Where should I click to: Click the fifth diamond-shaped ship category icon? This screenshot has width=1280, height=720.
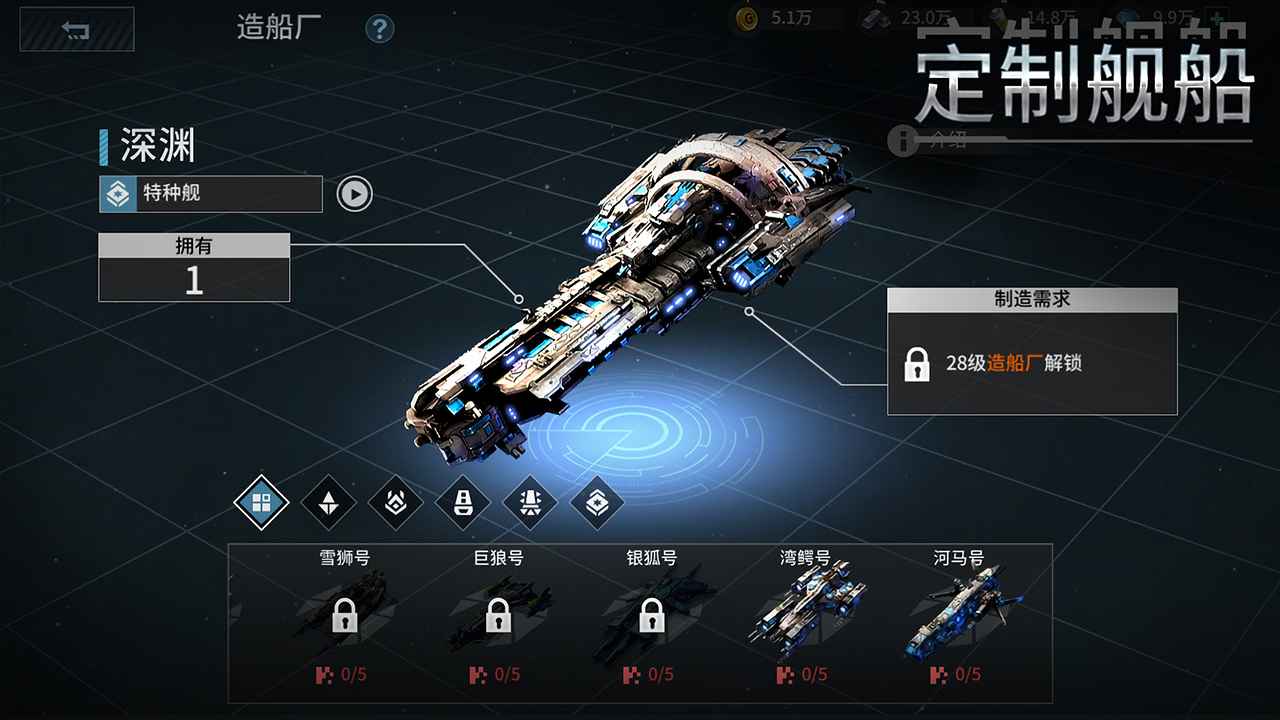528,503
